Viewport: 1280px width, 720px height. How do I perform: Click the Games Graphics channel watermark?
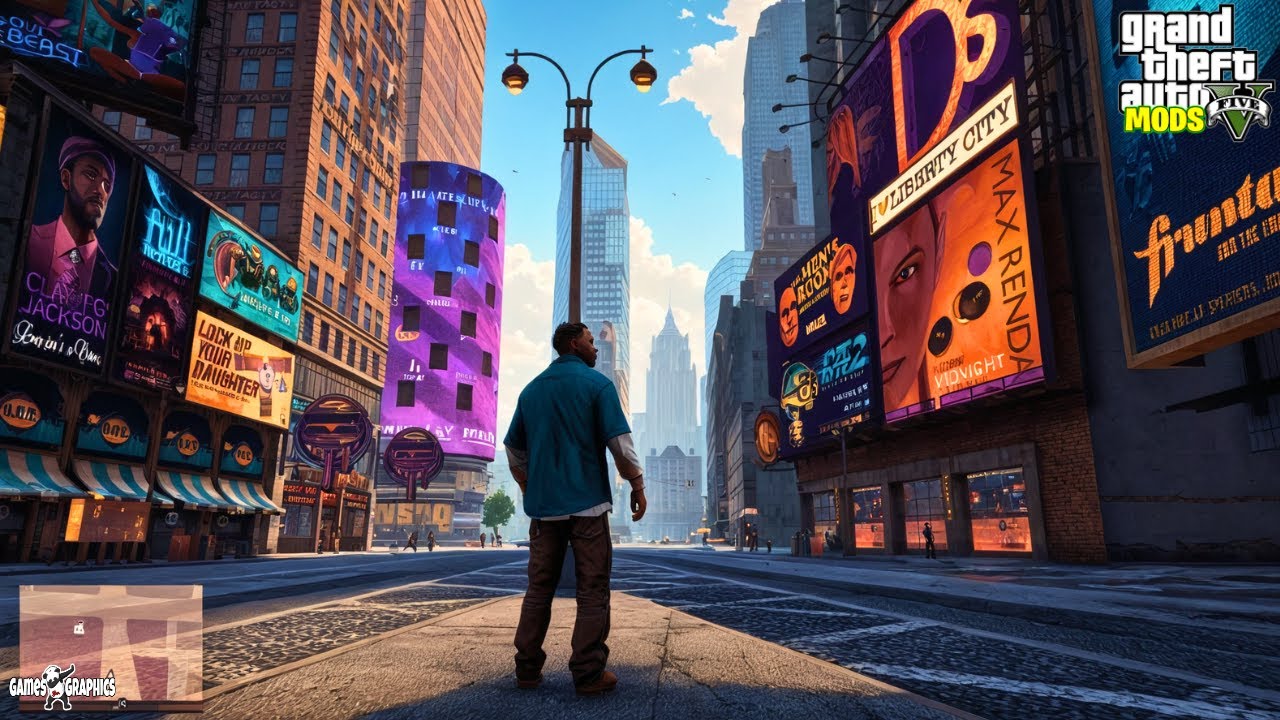pyautogui.click(x=62, y=687)
